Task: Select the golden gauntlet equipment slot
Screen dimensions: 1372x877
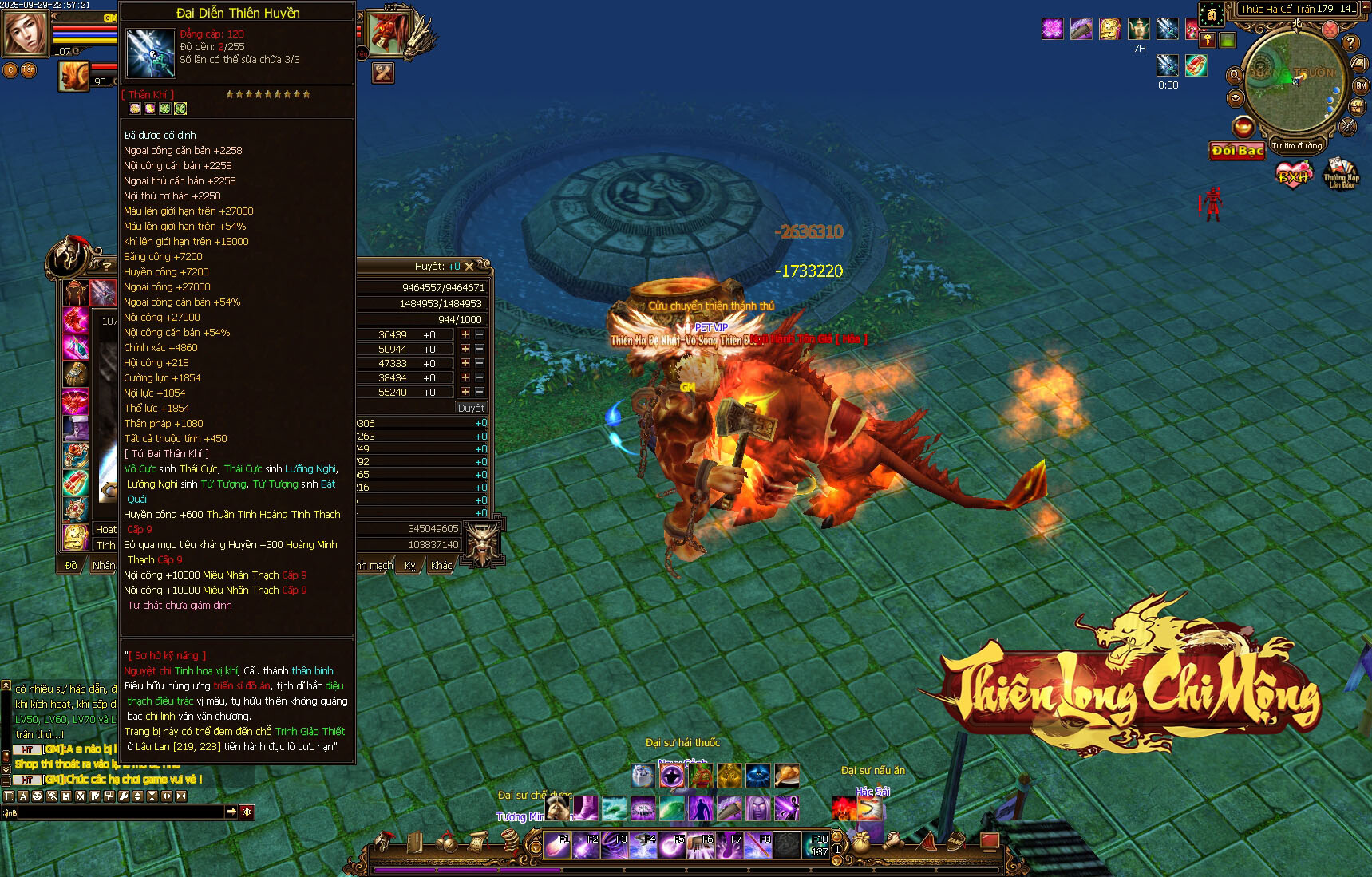Action: point(76,373)
